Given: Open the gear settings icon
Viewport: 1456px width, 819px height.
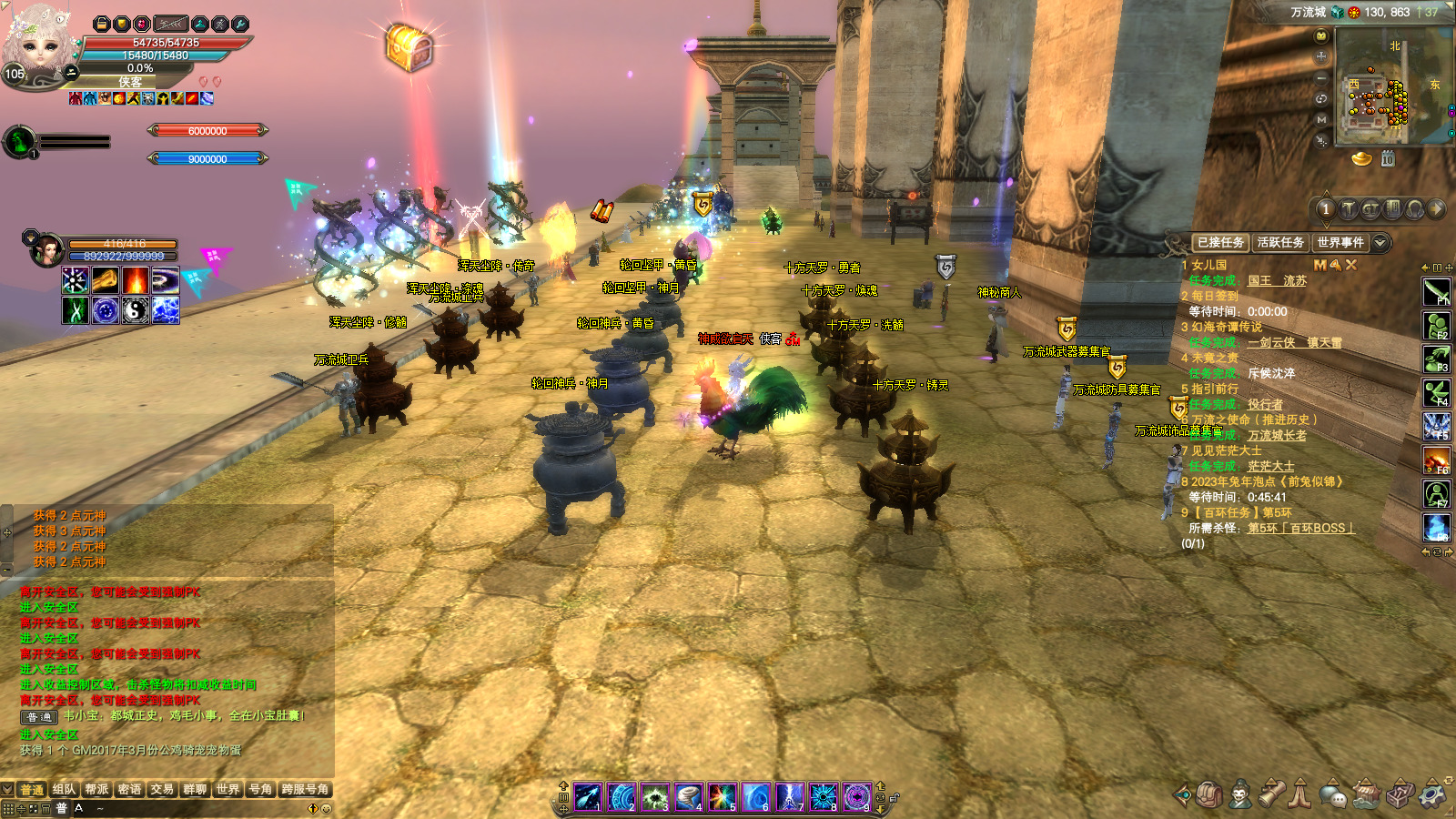Looking at the screenshot, I should tap(1434, 794).
